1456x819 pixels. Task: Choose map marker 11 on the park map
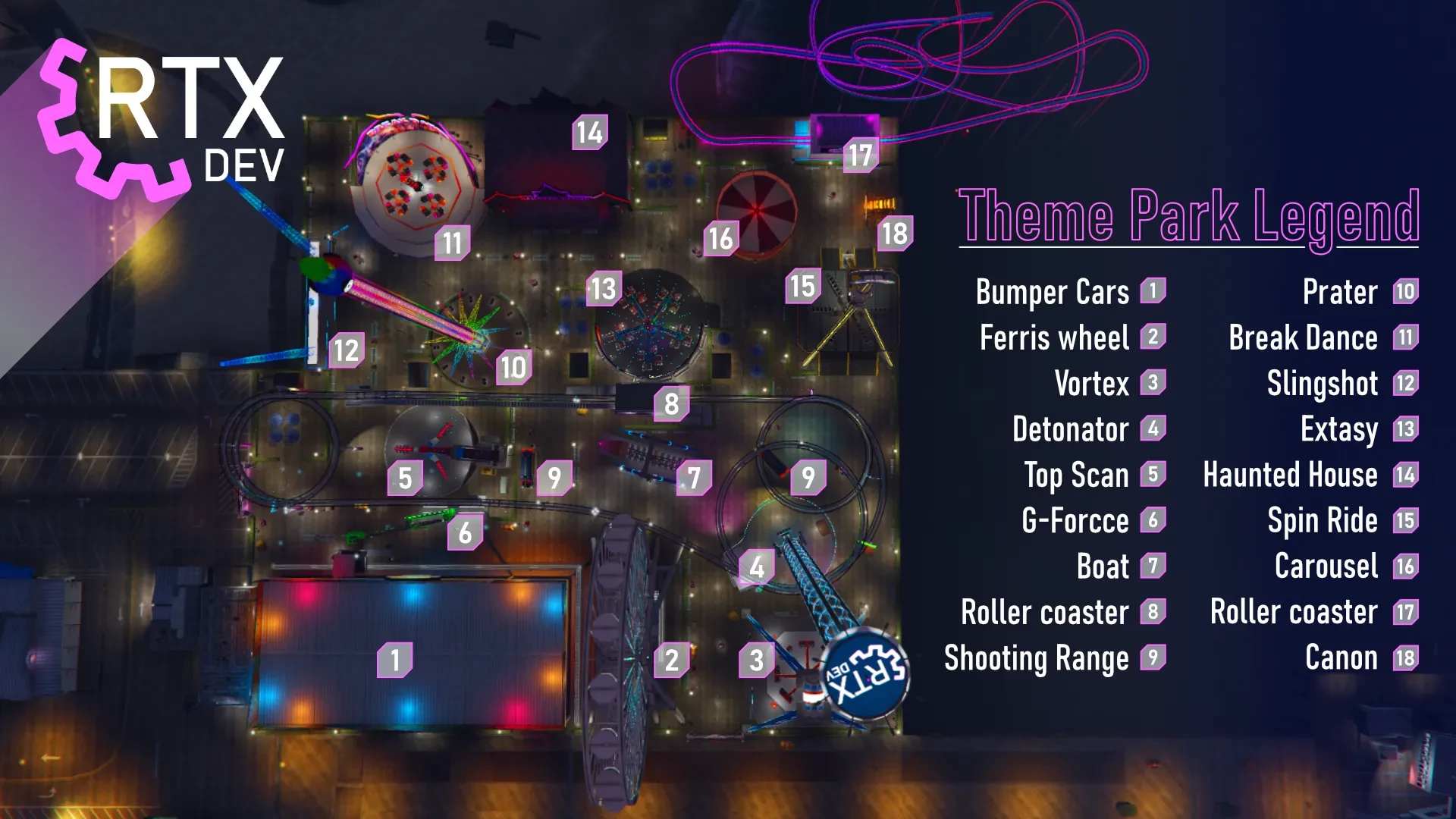[x=452, y=243]
